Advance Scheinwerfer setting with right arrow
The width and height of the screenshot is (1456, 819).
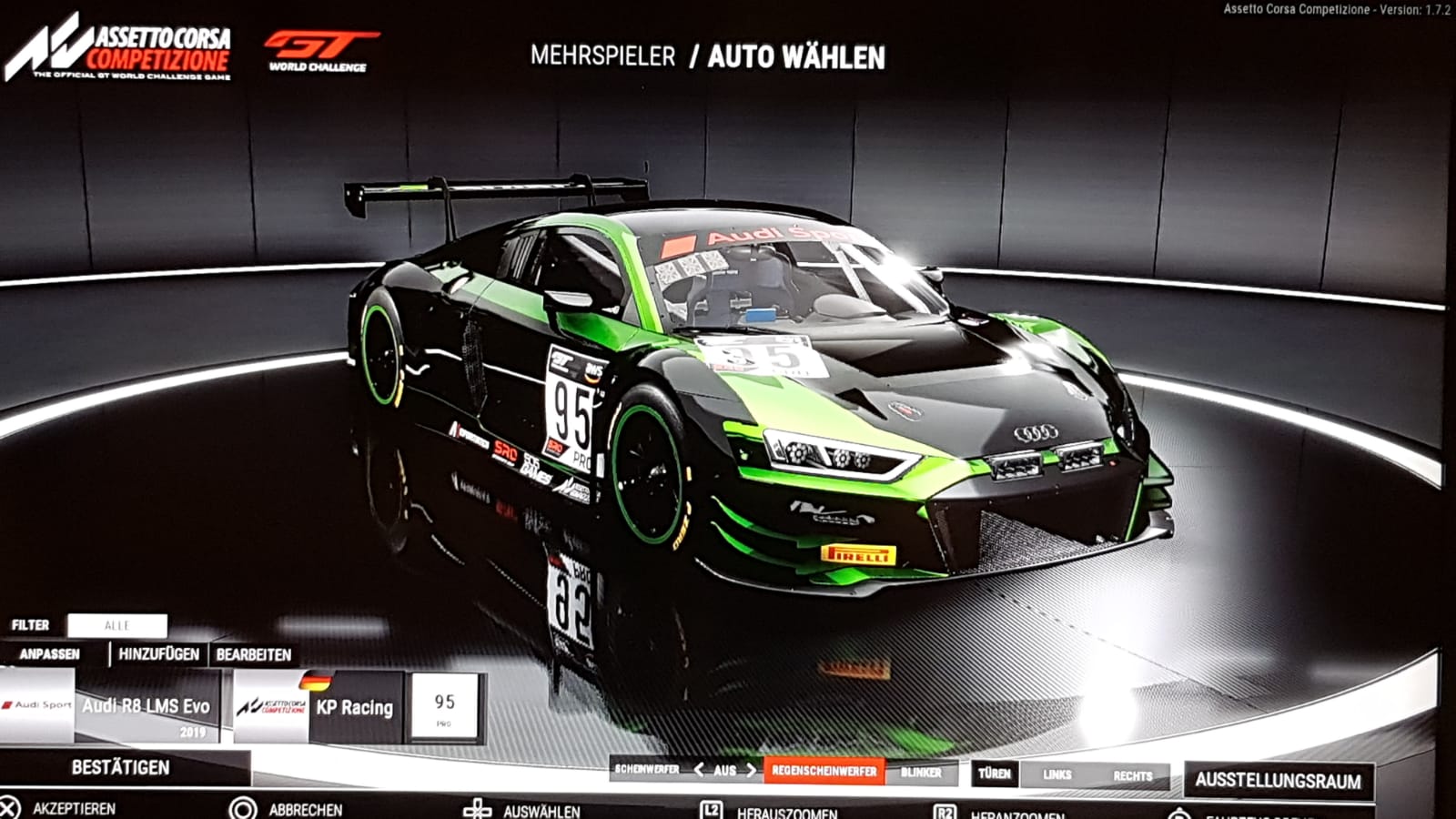point(752,770)
